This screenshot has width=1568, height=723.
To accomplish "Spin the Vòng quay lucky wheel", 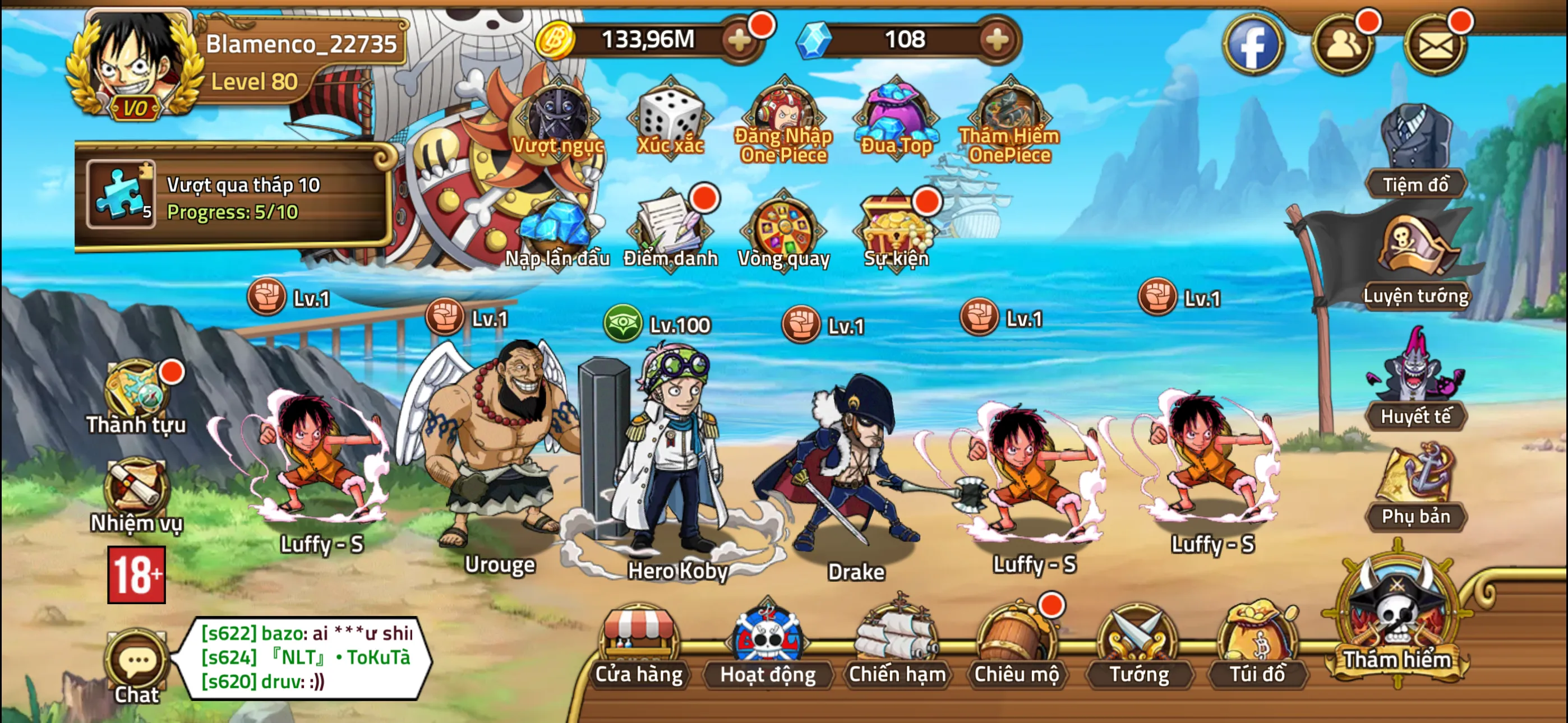I will click(x=783, y=231).
